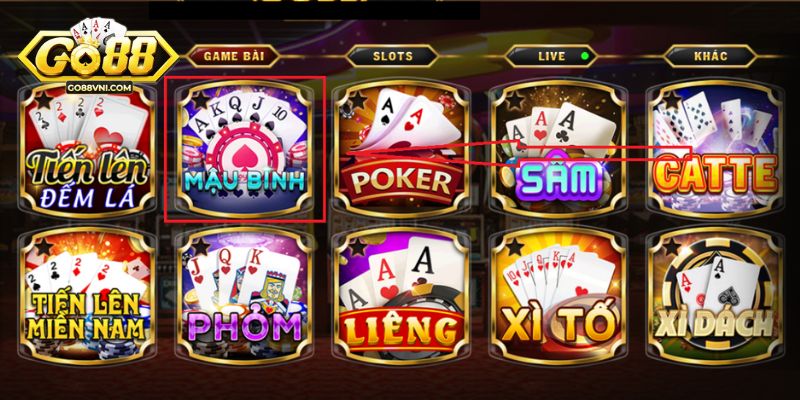The height and width of the screenshot is (400, 800).
Task: Select the Live games tab
Action: pos(551,57)
